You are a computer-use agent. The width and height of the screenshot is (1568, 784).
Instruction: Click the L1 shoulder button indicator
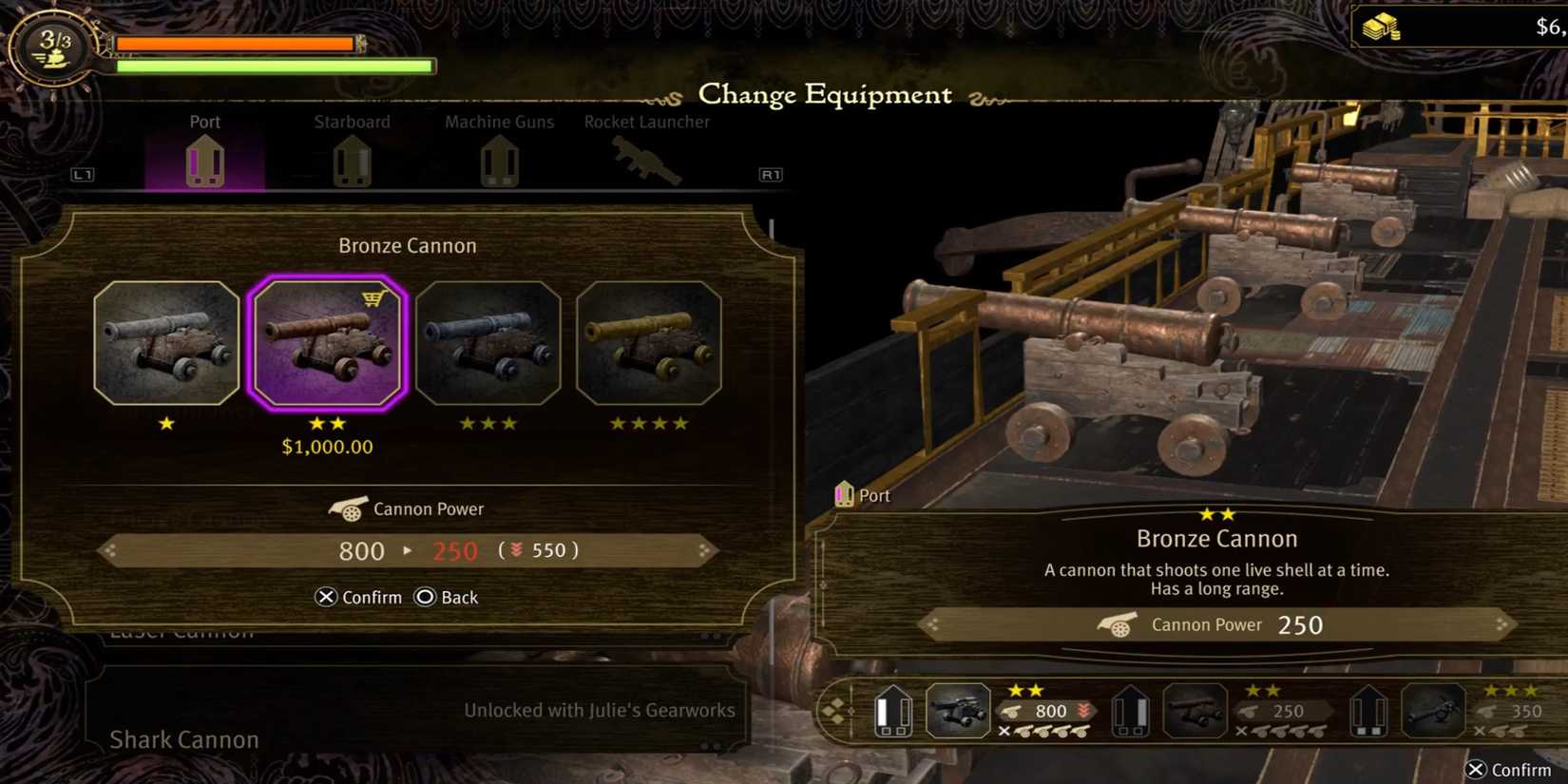(84, 175)
